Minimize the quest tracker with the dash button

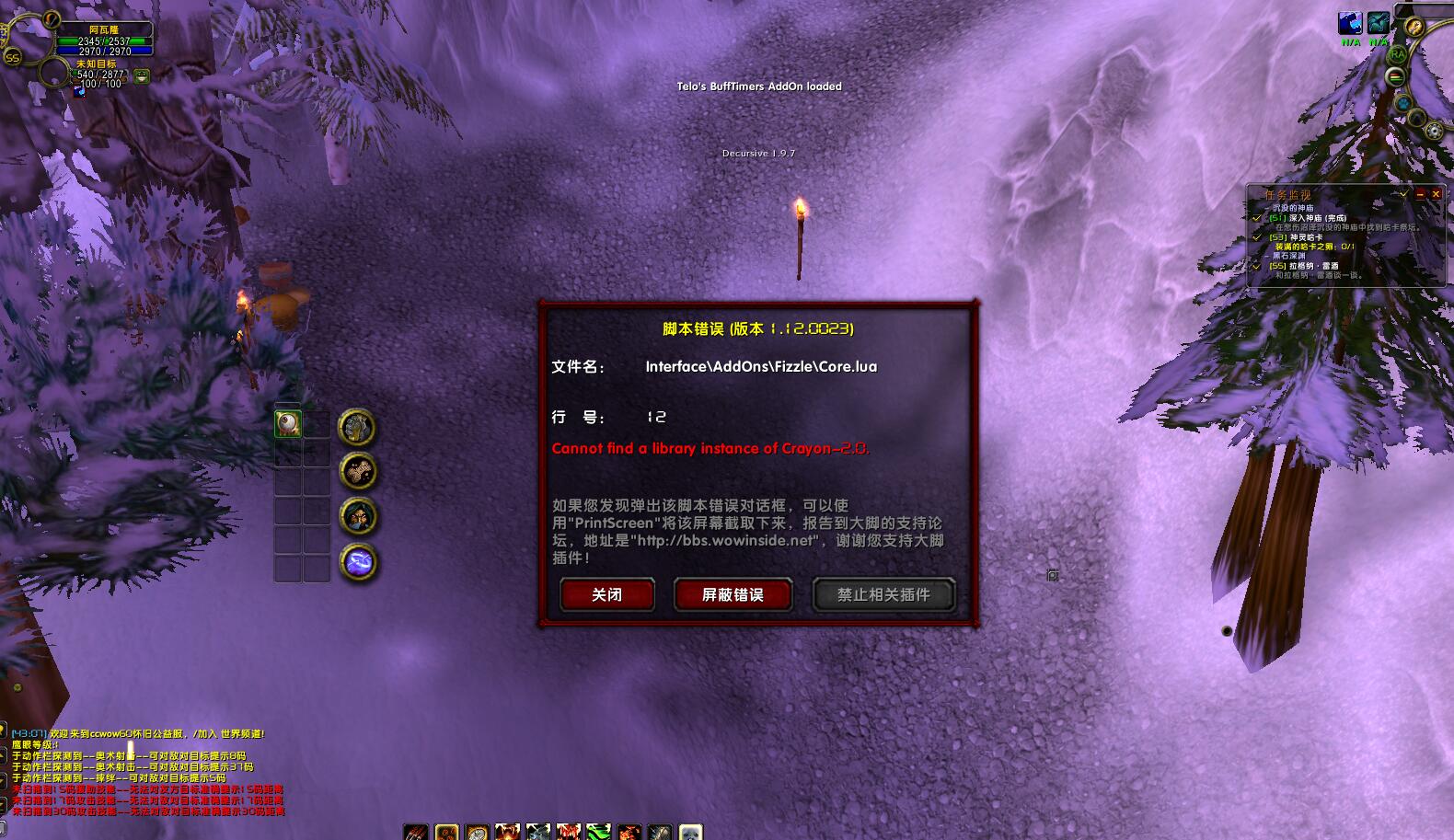pos(1421,195)
